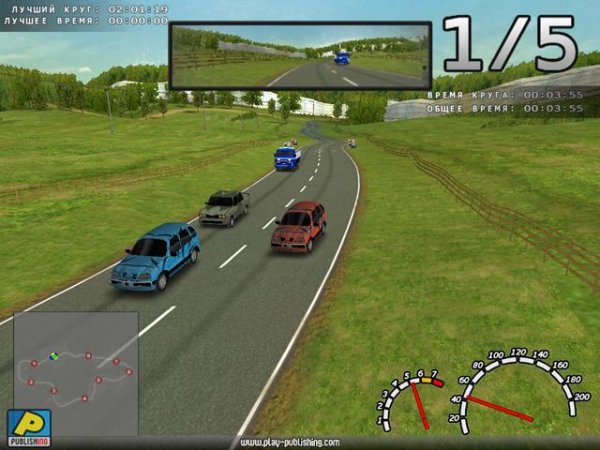Open the www.play-publishing.com link

[x=290, y=442]
